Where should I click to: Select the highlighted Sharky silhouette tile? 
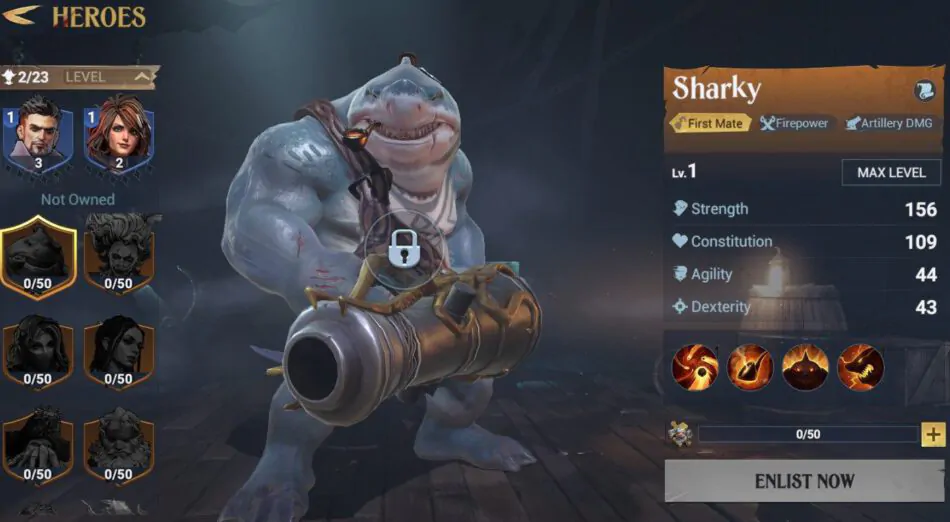[37, 257]
